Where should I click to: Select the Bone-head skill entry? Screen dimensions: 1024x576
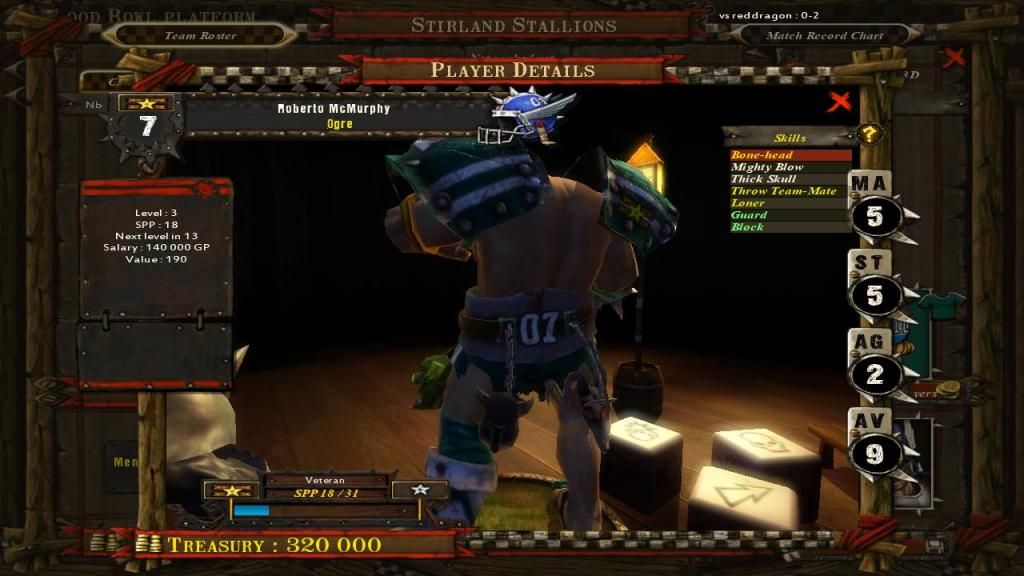tap(789, 155)
